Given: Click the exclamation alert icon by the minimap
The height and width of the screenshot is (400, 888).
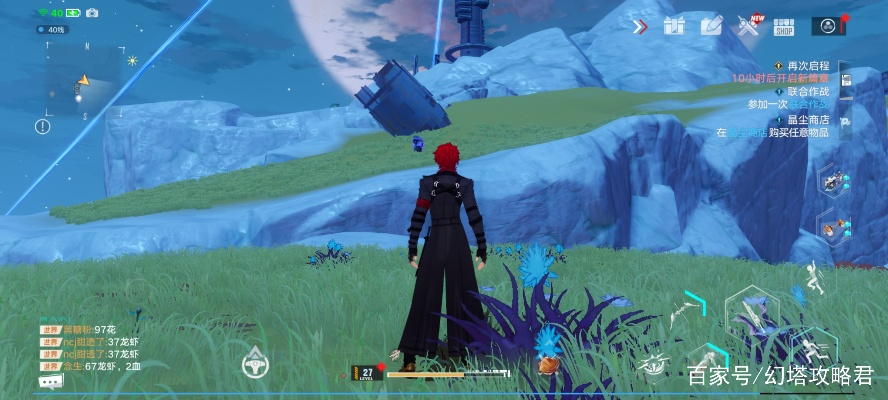Looking at the screenshot, I should 42,126.
